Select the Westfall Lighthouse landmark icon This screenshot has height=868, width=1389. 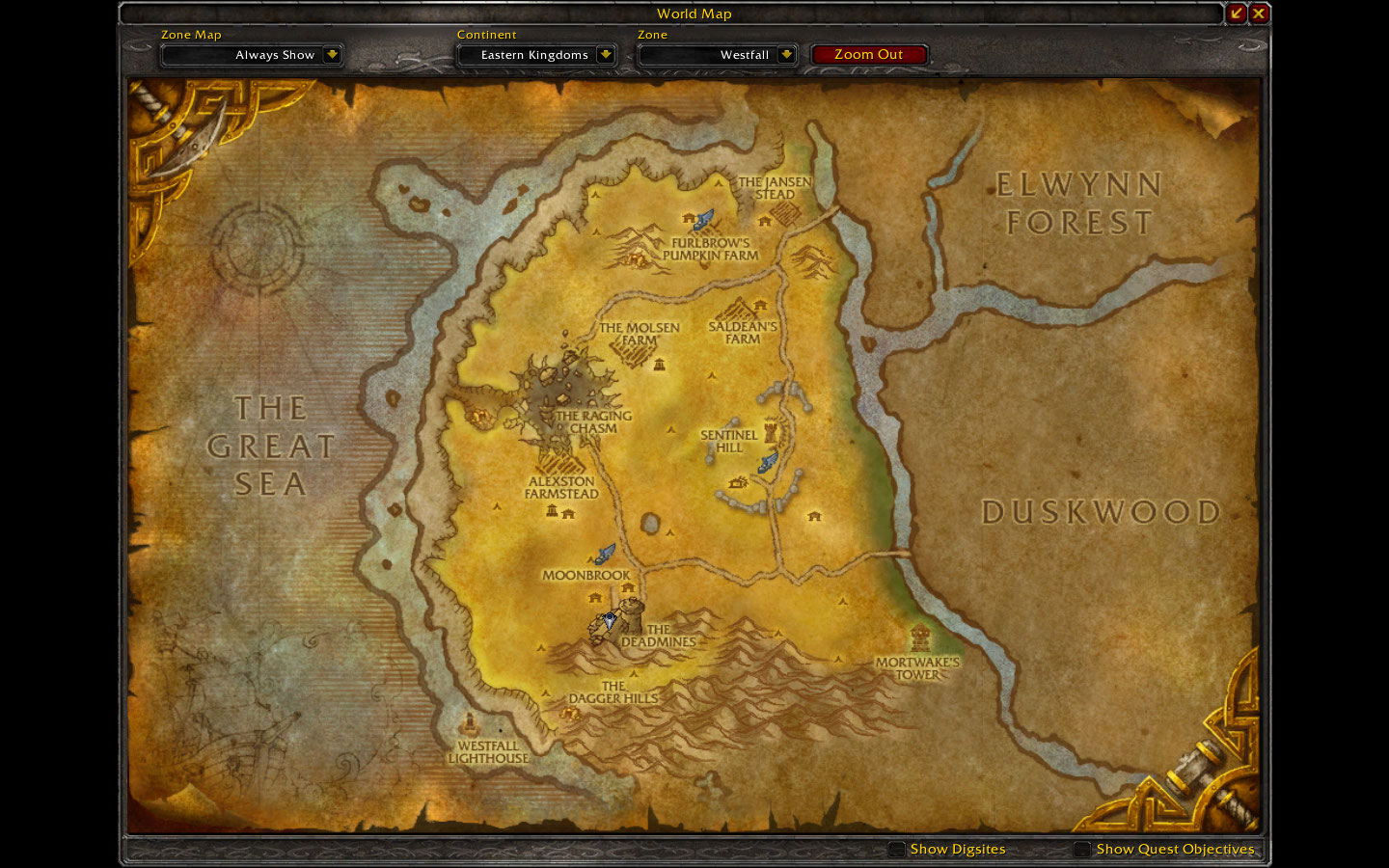469,723
